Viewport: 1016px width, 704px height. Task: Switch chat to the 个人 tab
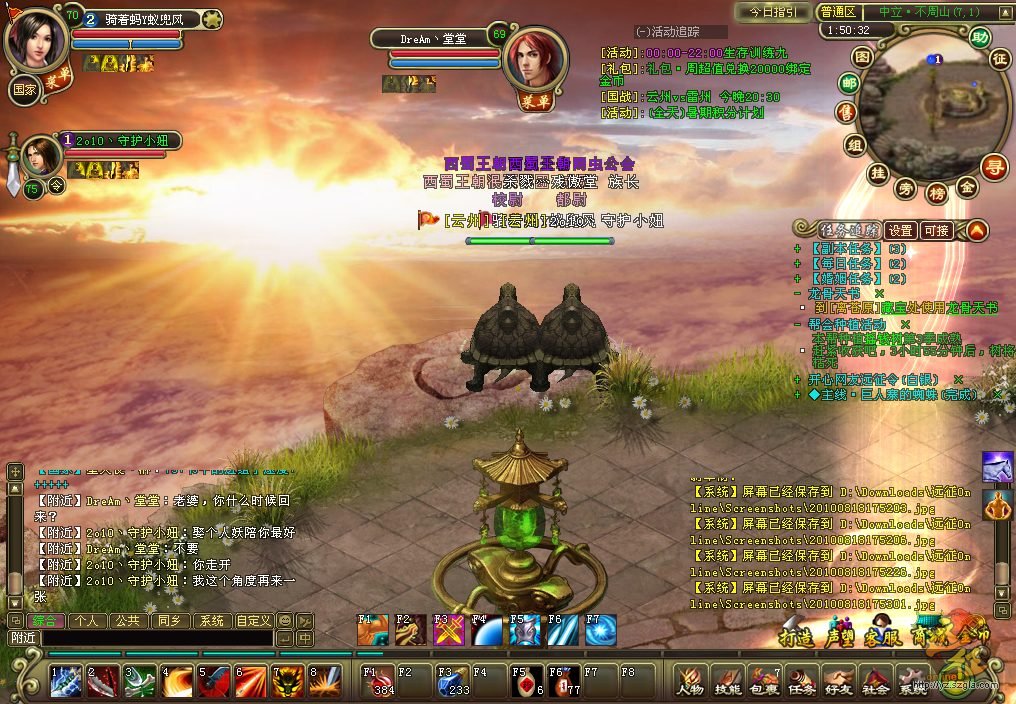pyautogui.click(x=85, y=621)
